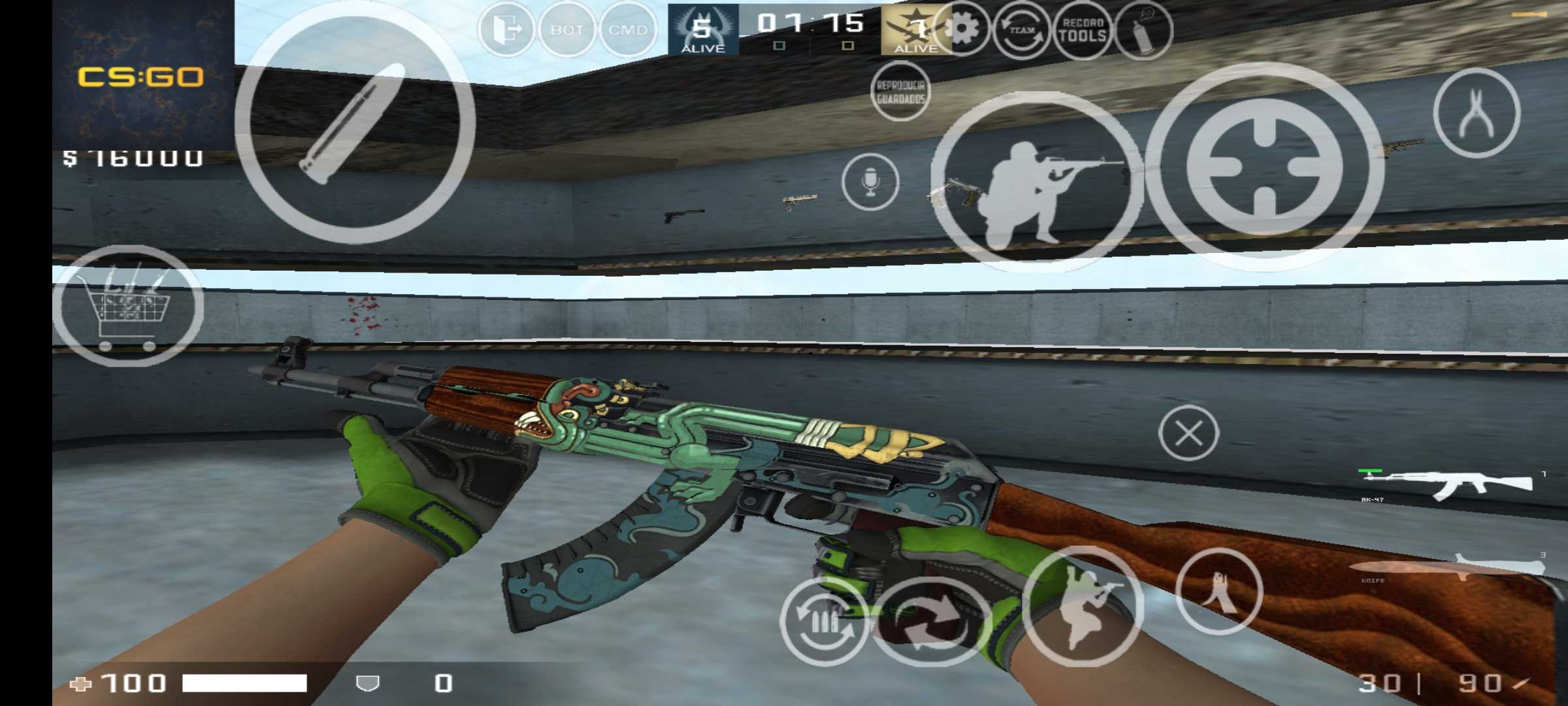Tap the circled X button
Viewport: 1568px width, 706px height.
point(1188,433)
